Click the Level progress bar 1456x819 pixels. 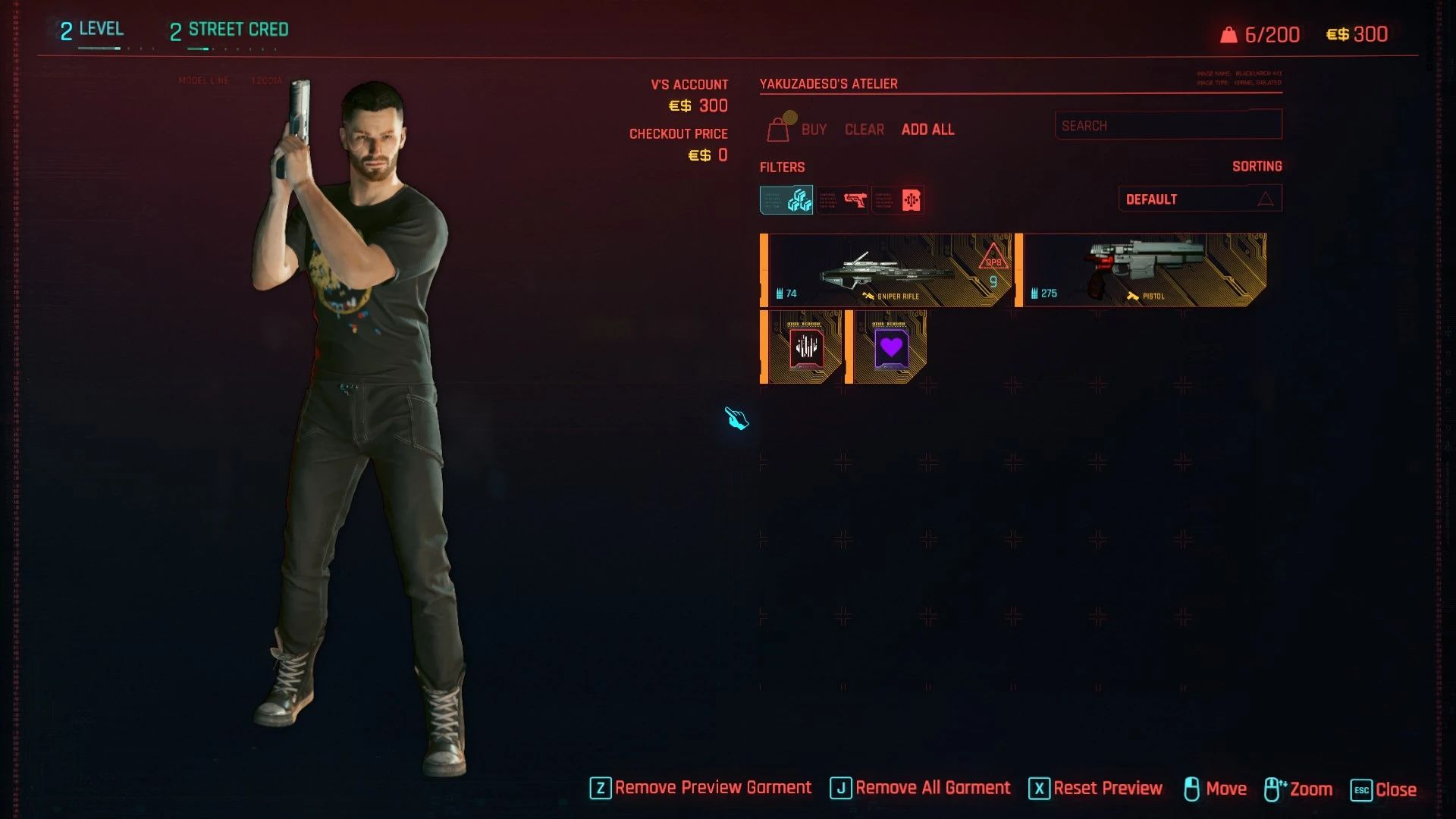coord(99,47)
